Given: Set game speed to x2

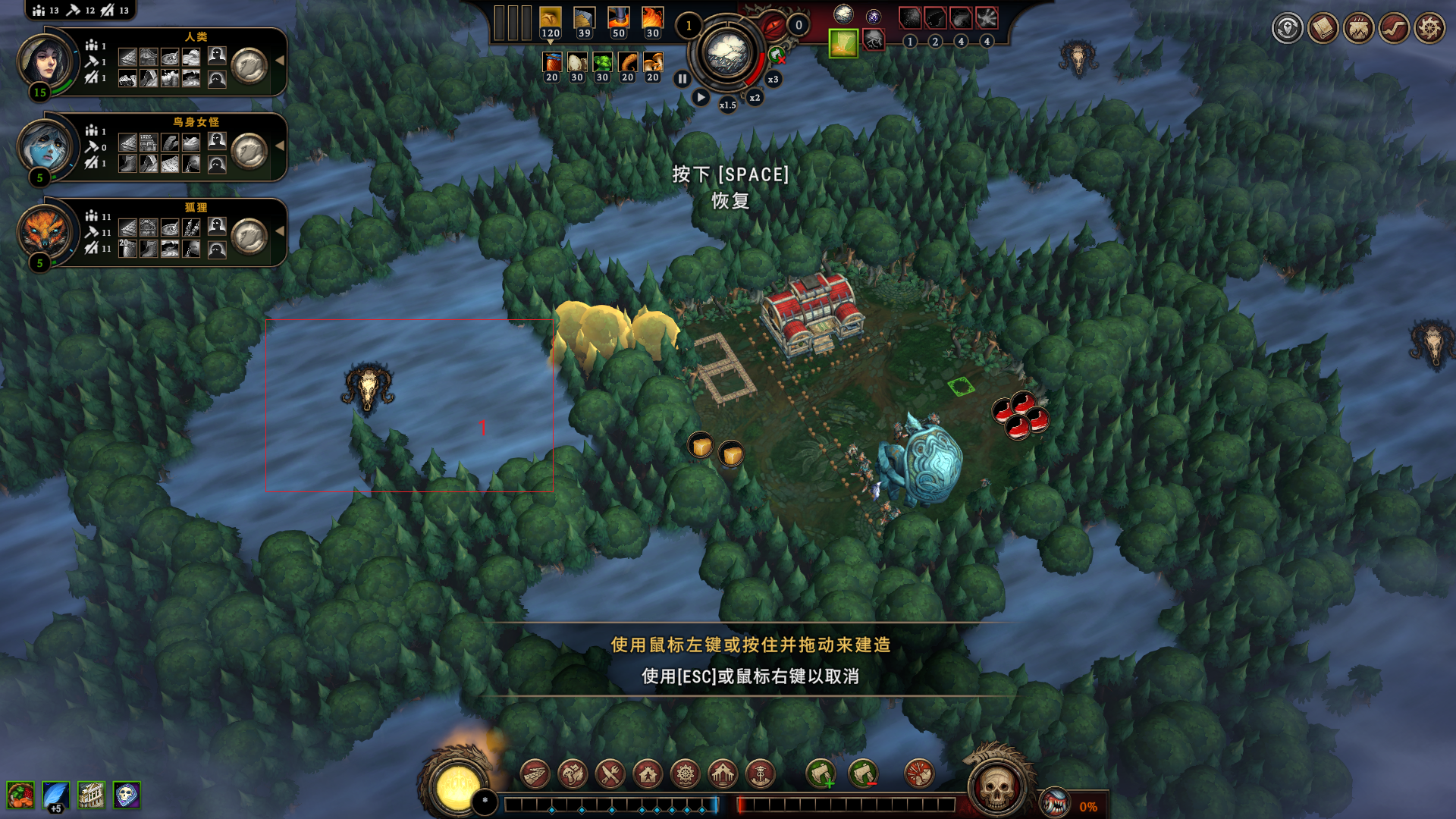Looking at the screenshot, I should coord(755,98).
